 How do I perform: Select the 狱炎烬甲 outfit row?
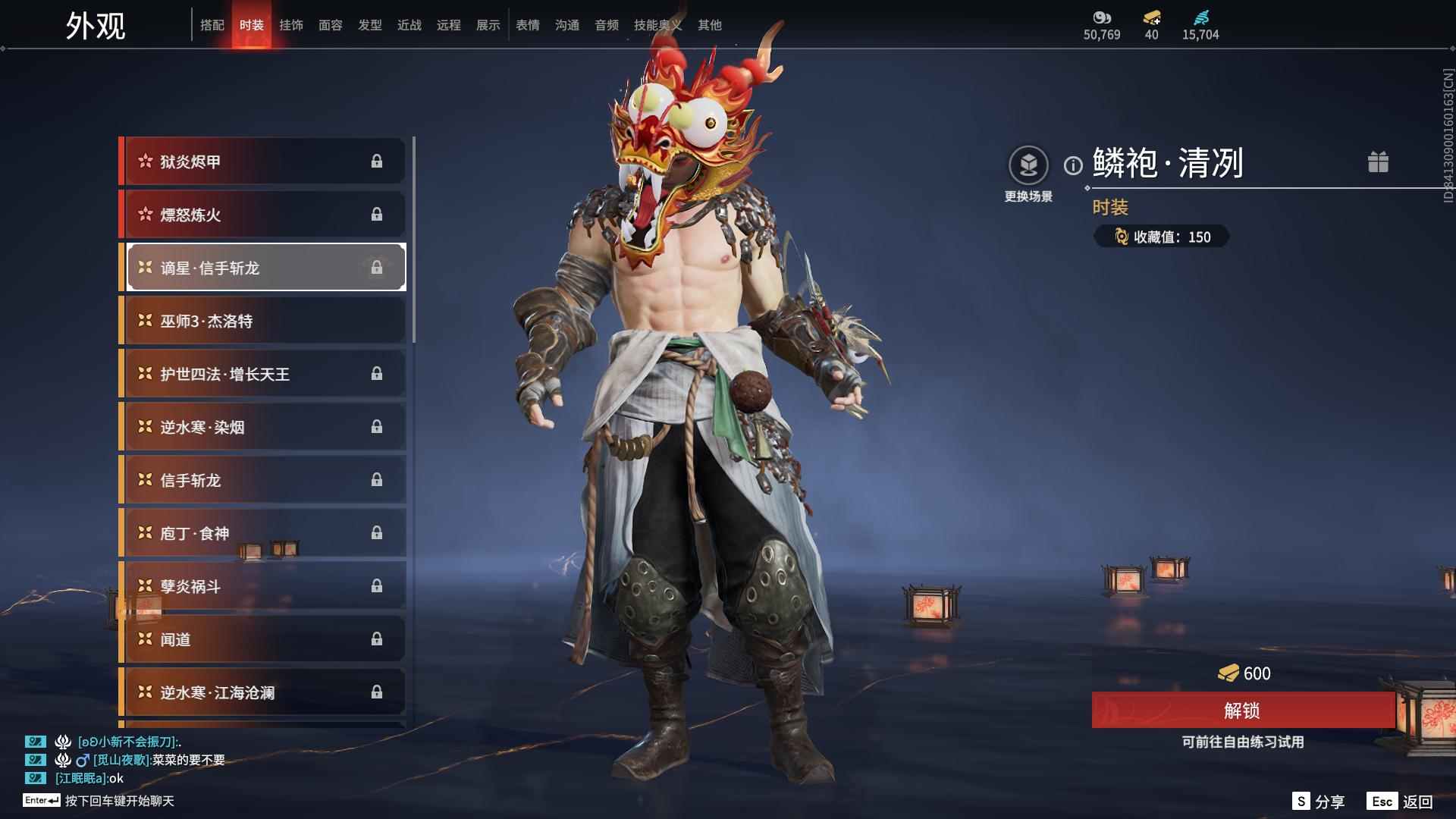[x=262, y=162]
